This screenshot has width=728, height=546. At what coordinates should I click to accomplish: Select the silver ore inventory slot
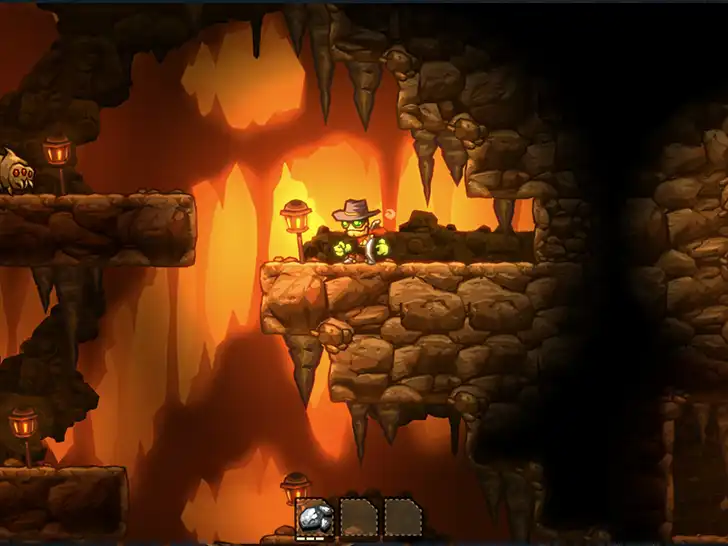coord(315,519)
